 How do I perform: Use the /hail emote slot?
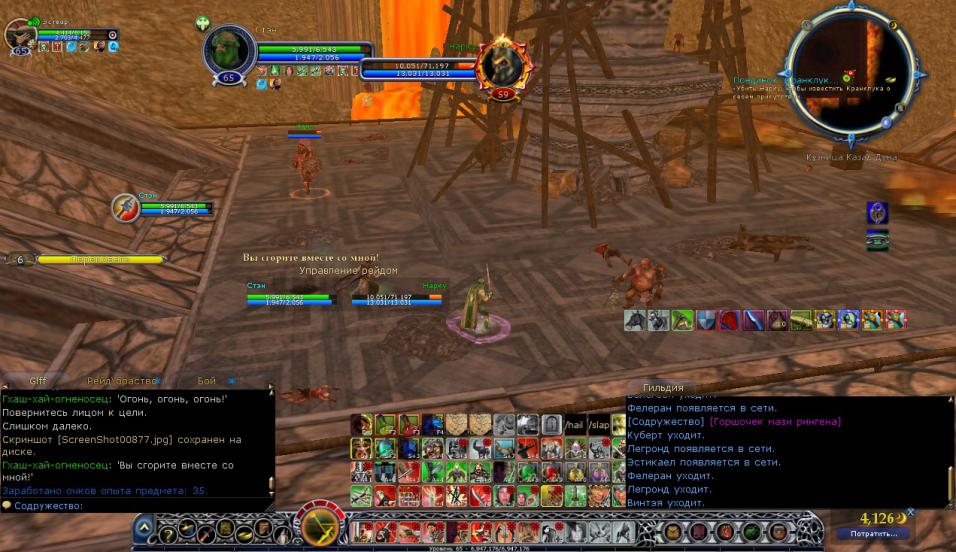click(574, 424)
